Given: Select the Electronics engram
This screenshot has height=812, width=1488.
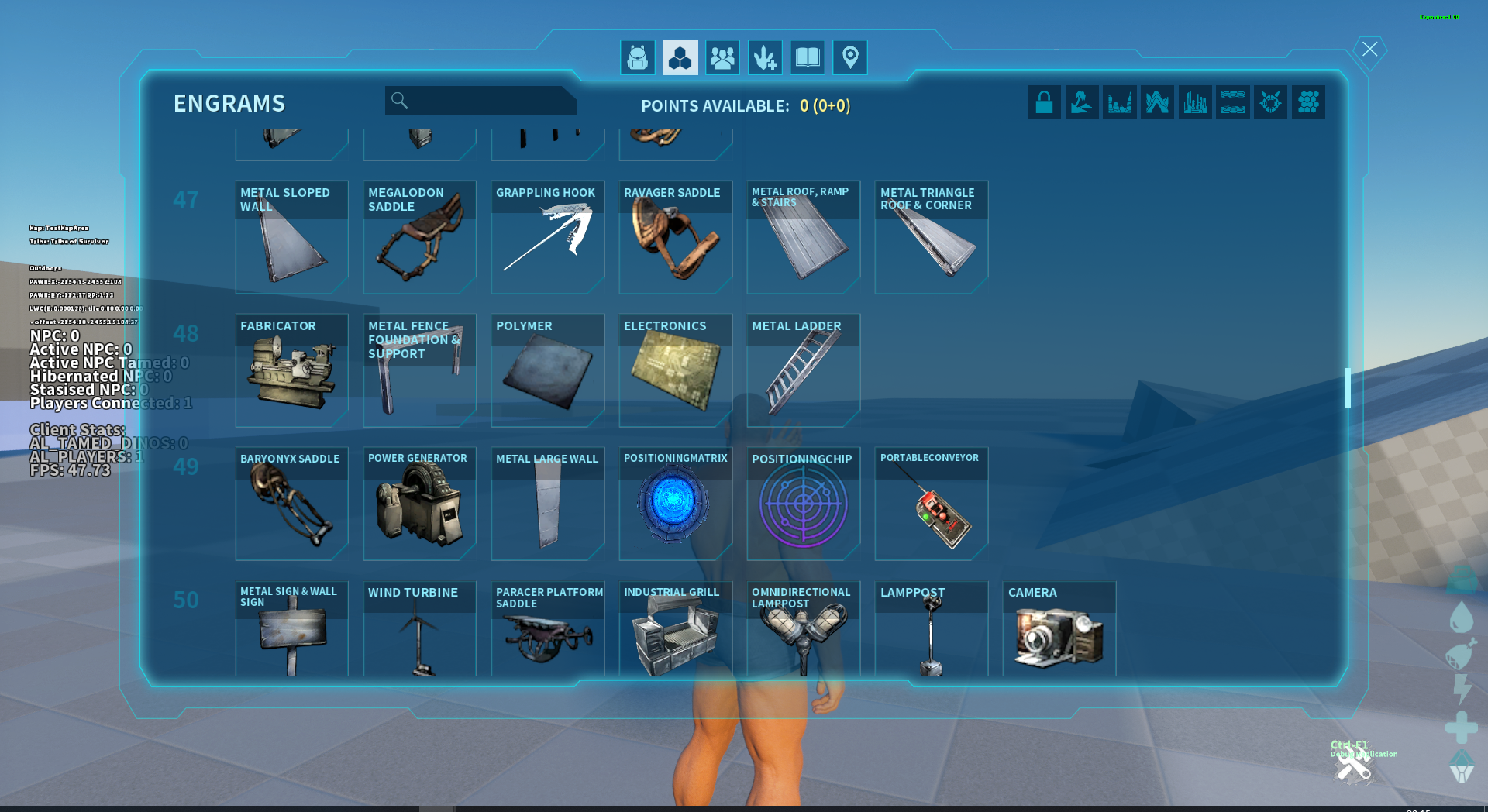Looking at the screenshot, I should tap(675, 370).
